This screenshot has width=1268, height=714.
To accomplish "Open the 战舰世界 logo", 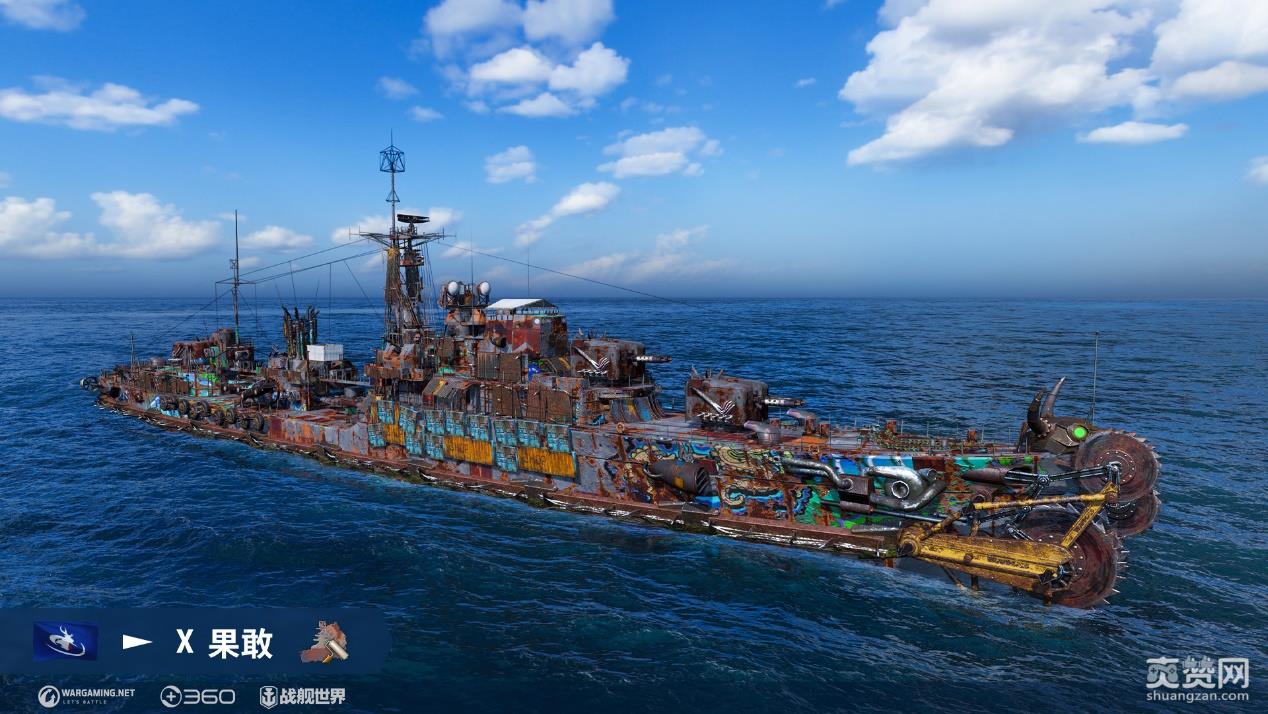I will pos(302,696).
